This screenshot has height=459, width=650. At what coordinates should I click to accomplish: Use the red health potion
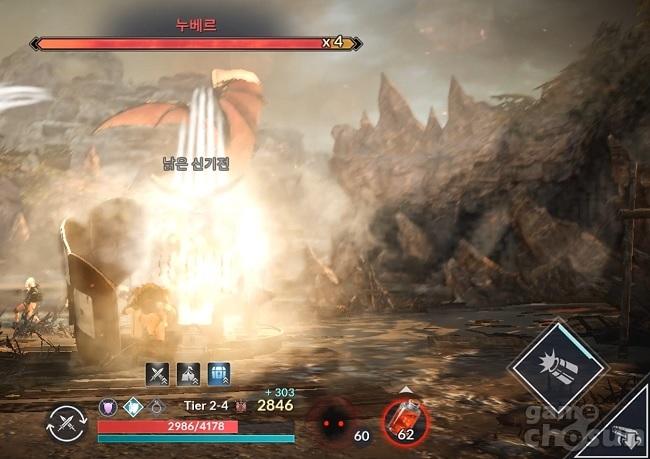(406, 419)
